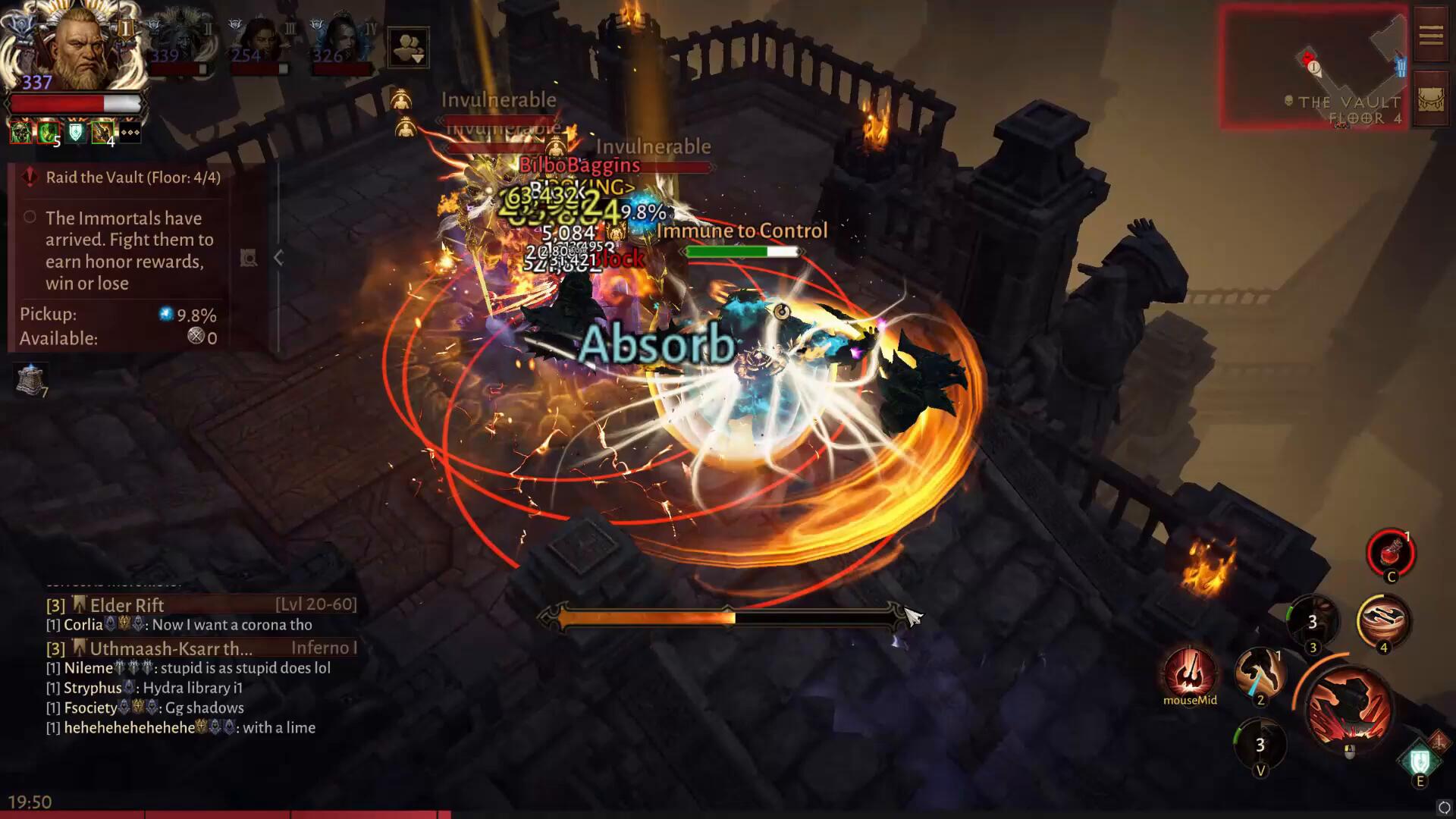Viewport: 1456px width, 819px height.
Task: Expand the buff list ellipsis button
Action: (130, 133)
